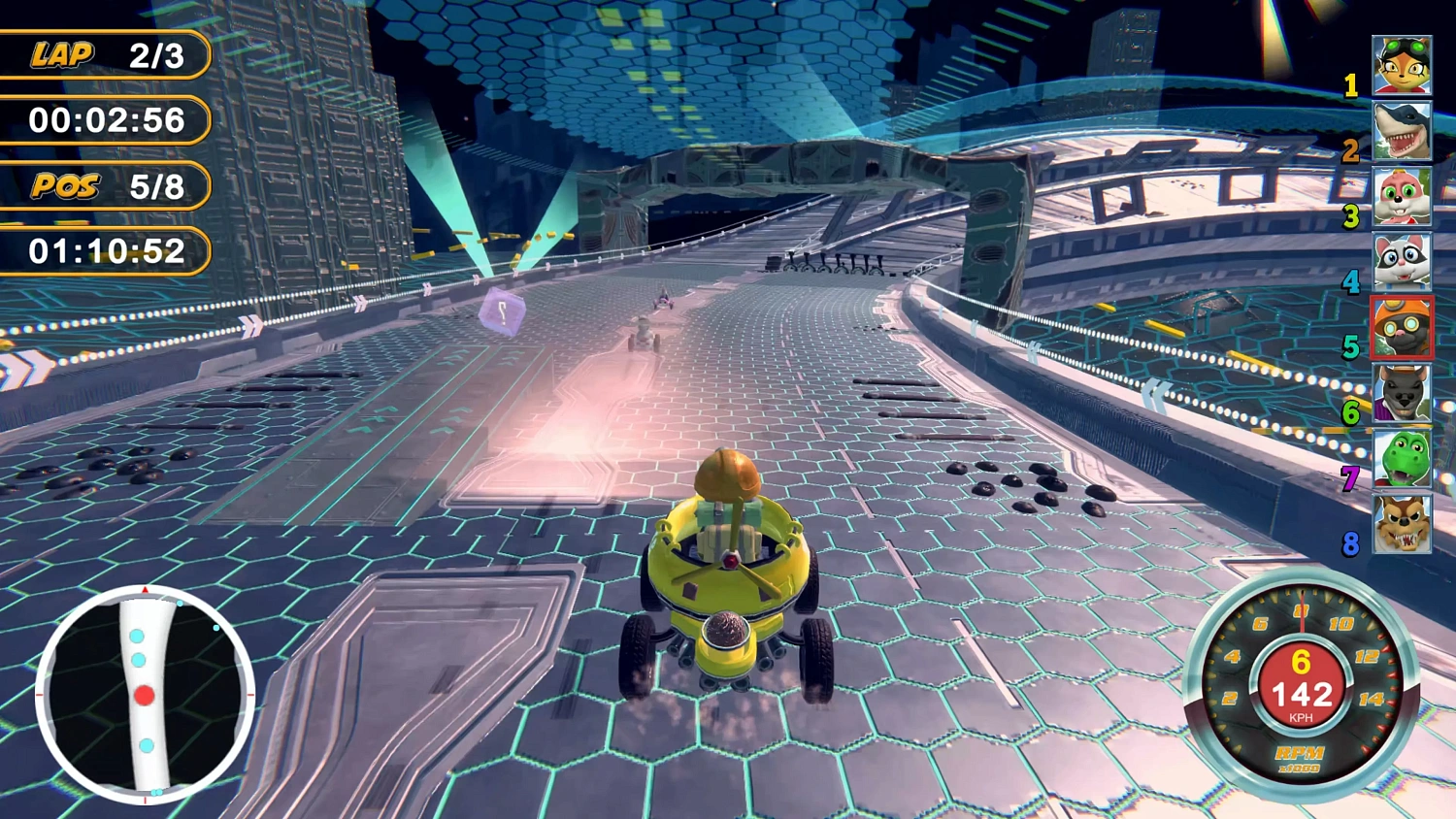This screenshot has height=819, width=1456.
Task: Select the fox racer in first place
Action: [1402, 66]
